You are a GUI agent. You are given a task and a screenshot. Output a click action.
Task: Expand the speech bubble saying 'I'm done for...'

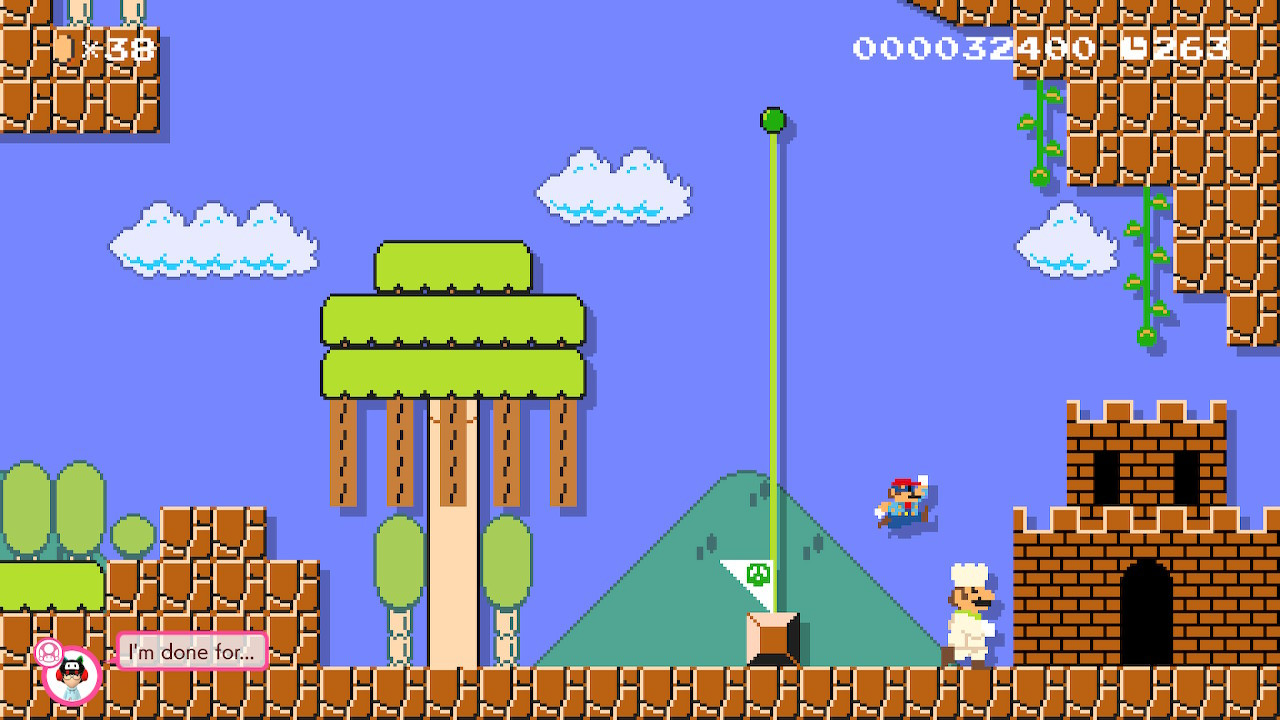pos(192,651)
